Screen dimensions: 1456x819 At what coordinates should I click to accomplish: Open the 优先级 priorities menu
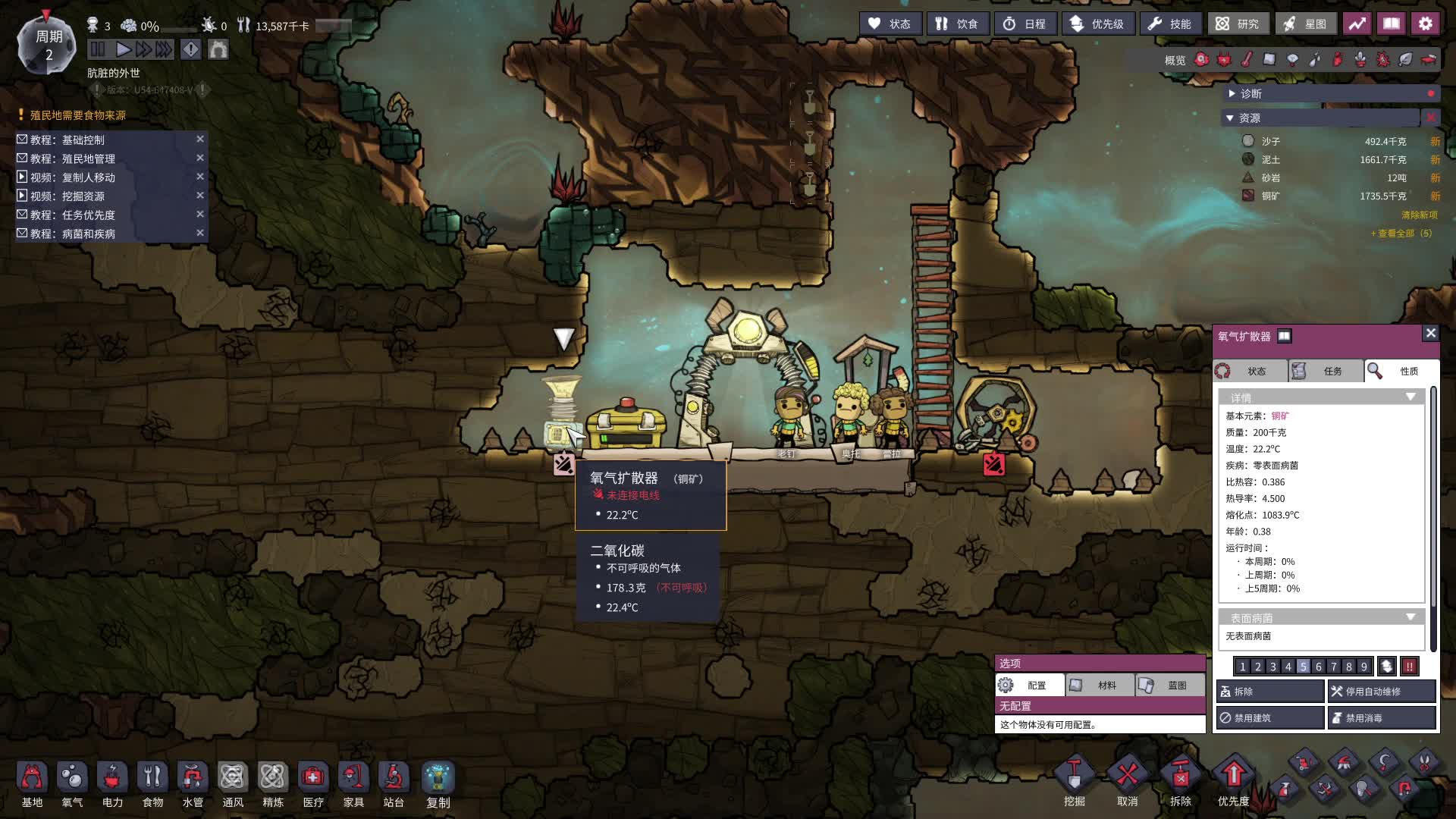[1097, 24]
